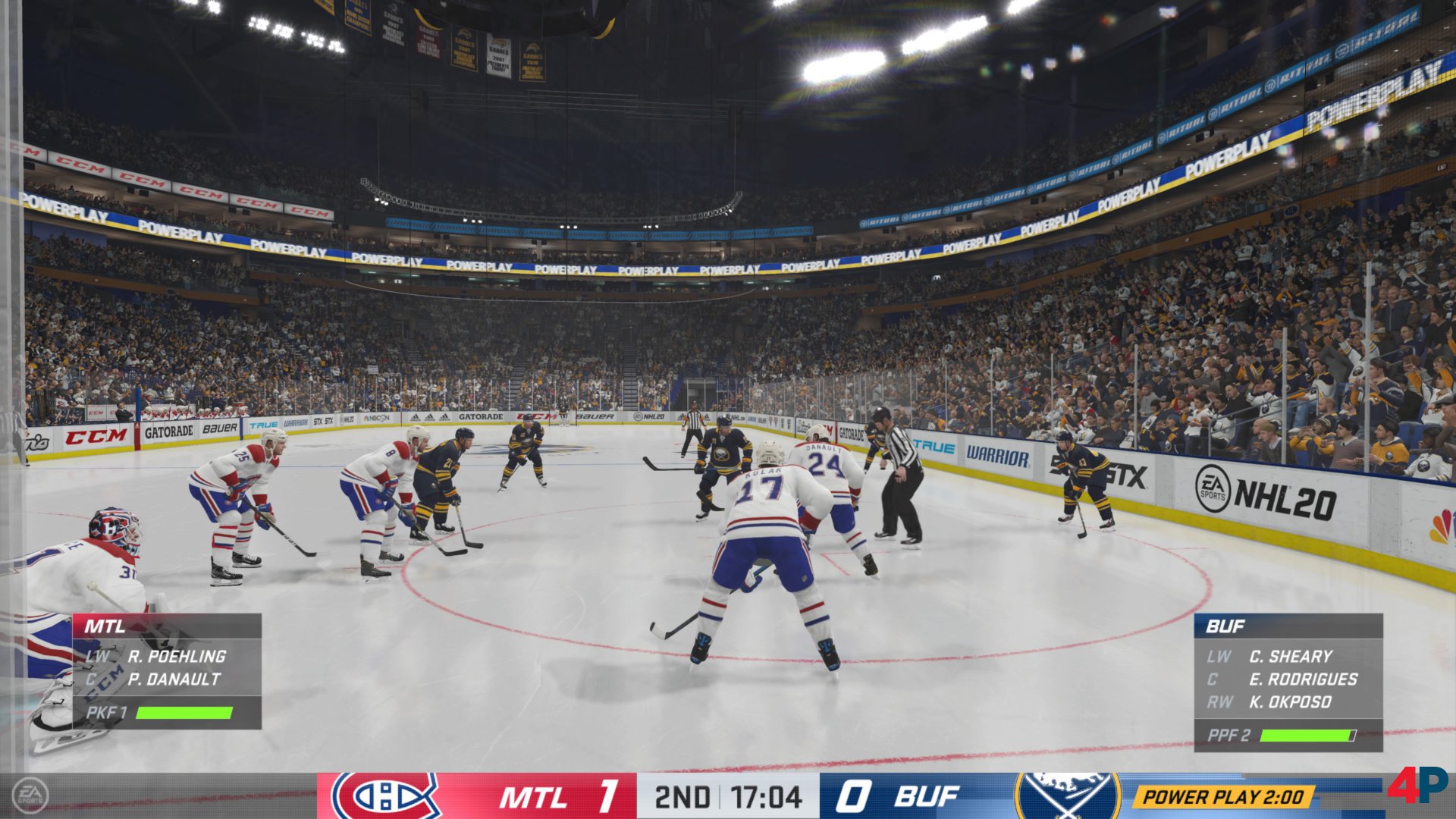Select C. Sheary in the BUF line panel
This screenshot has width=1456, height=819.
1291,657
